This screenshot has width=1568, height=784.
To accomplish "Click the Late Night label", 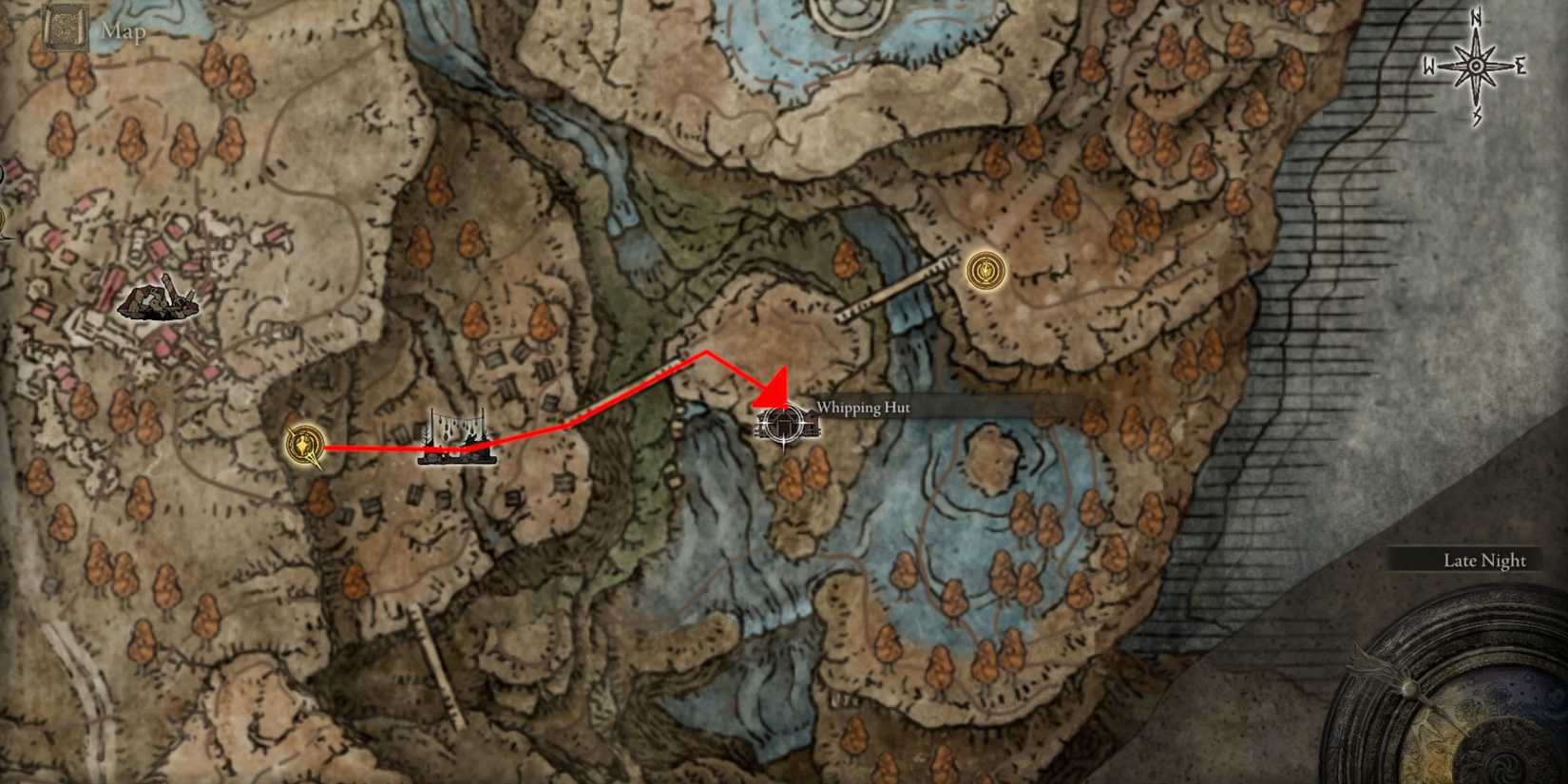I will click(x=1484, y=561).
